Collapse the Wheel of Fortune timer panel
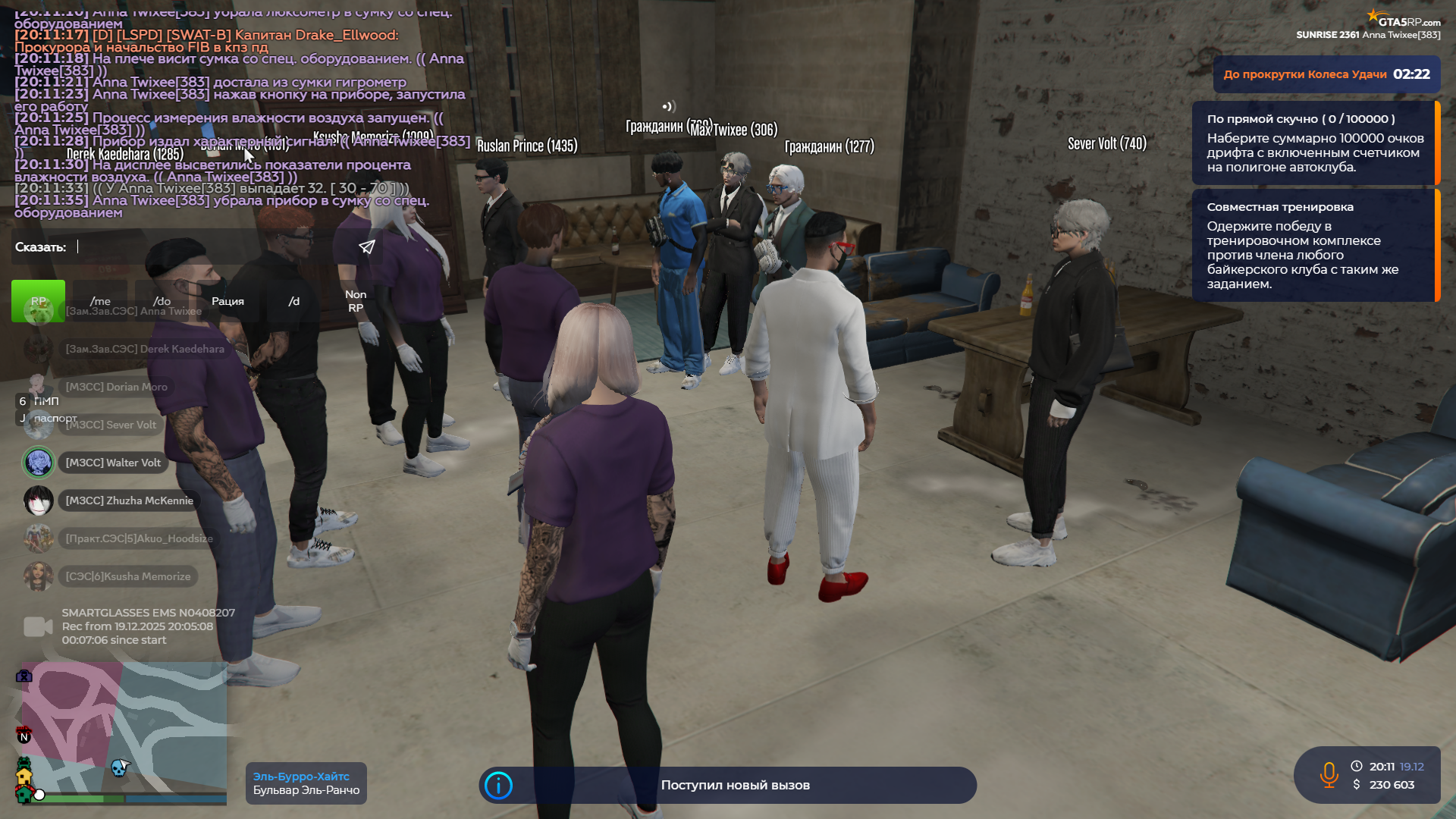Screen dimensions: 1456x819 pyautogui.click(x=1326, y=74)
